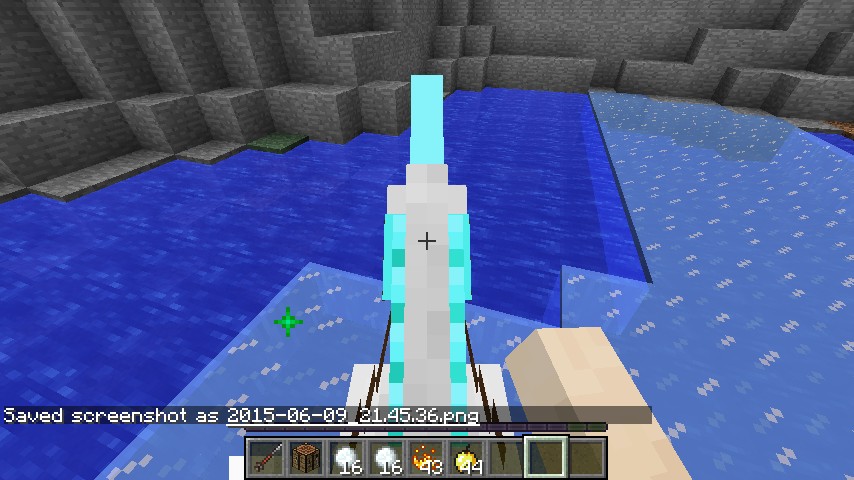Select the hotbar slot left of the crafting table
Screen dimensions: 854x480
[265, 459]
